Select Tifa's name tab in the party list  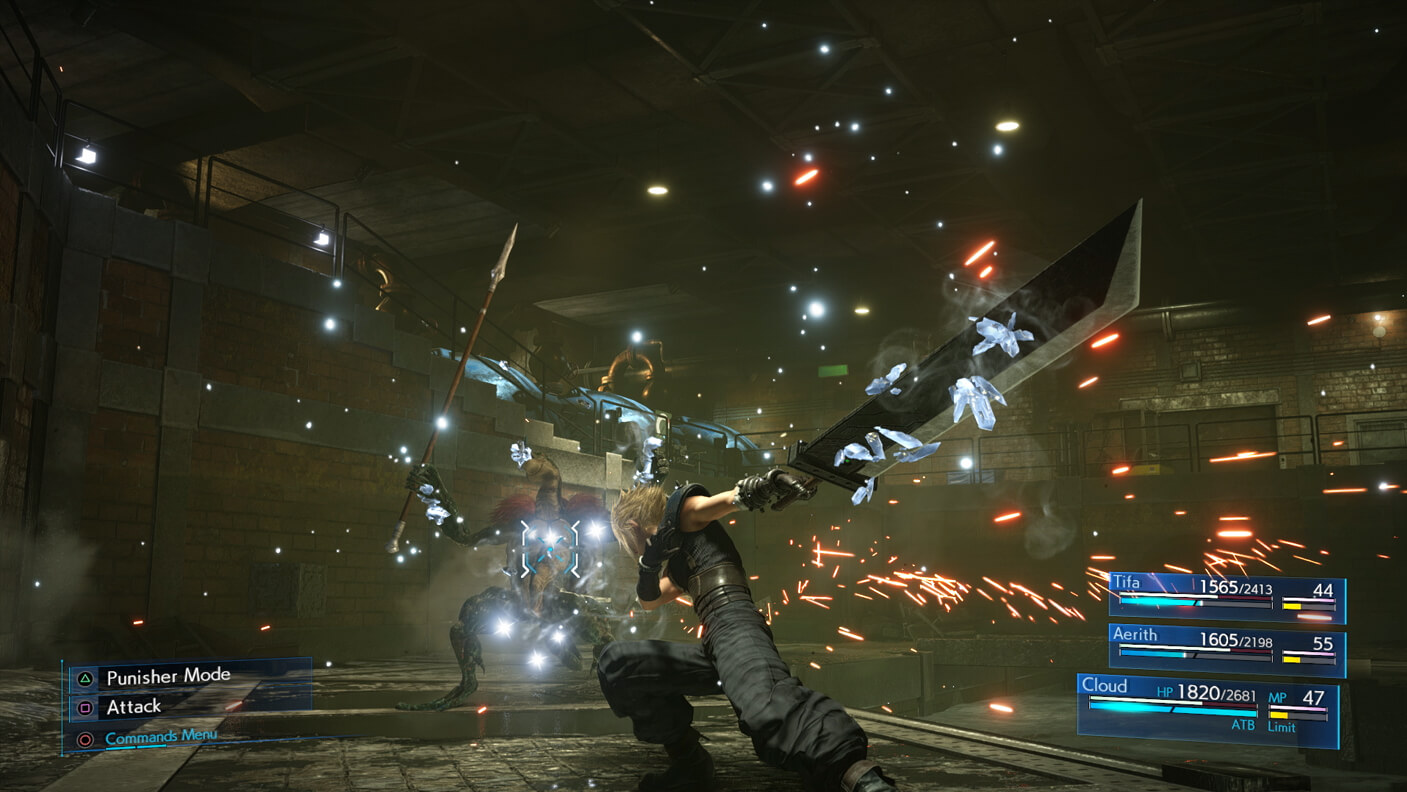pyautogui.click(x=1126, y=582)
